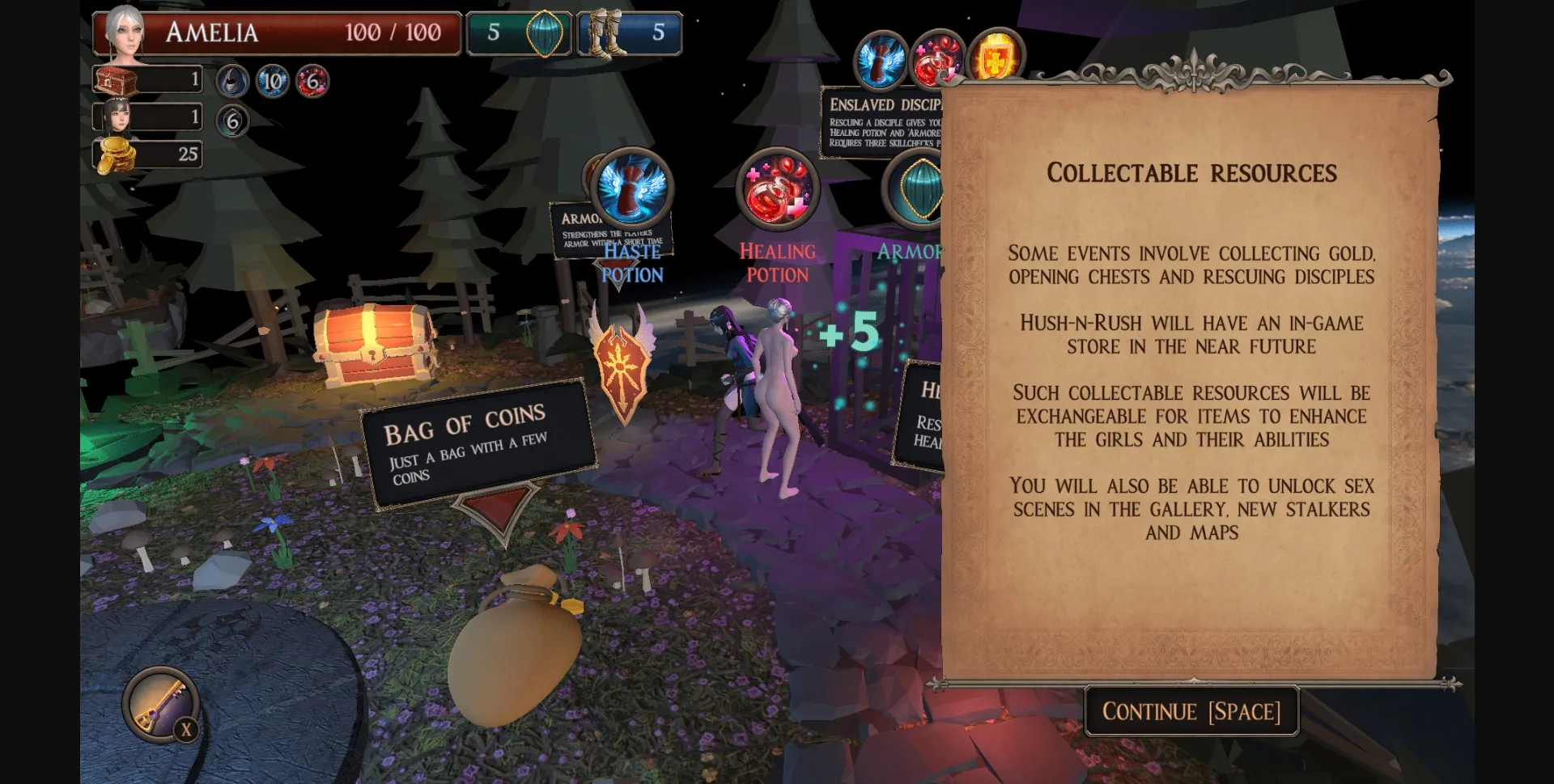Click the golden cross shield icon
The width and height of the screenshot is (1554, 784).
pyautogui.click(x=995, y=58)
